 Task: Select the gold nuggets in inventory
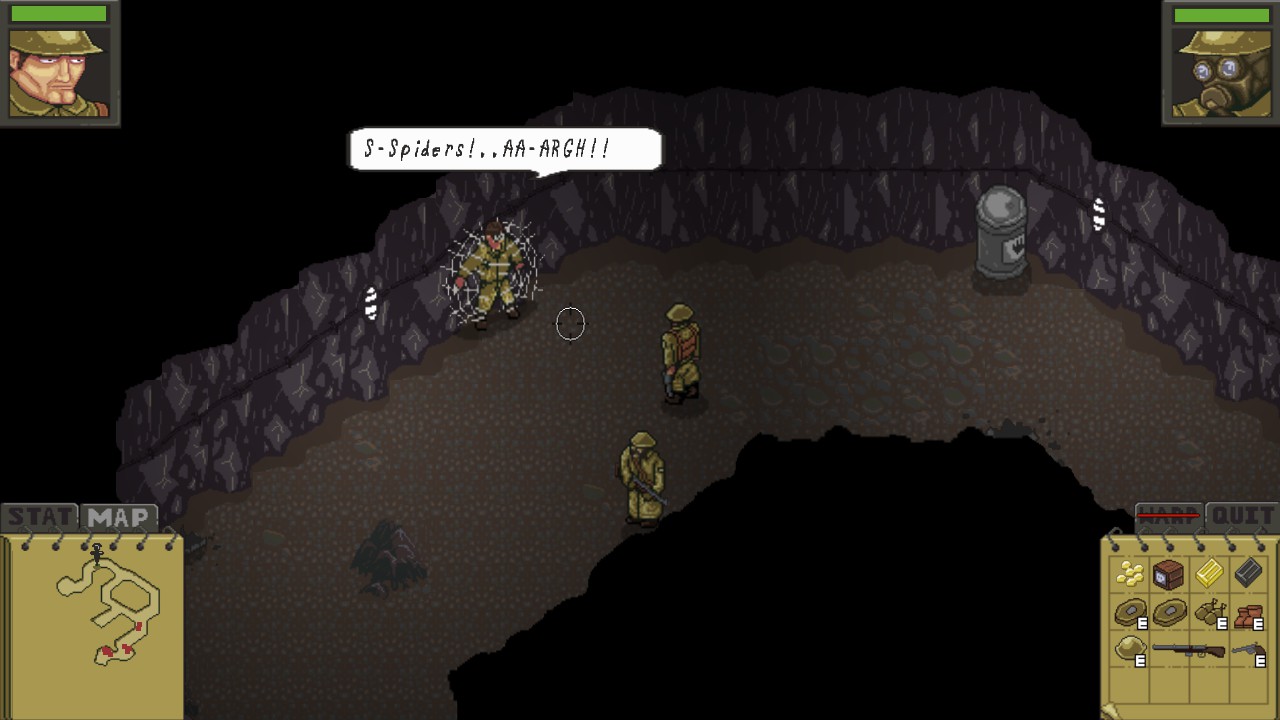[1131, 573]
